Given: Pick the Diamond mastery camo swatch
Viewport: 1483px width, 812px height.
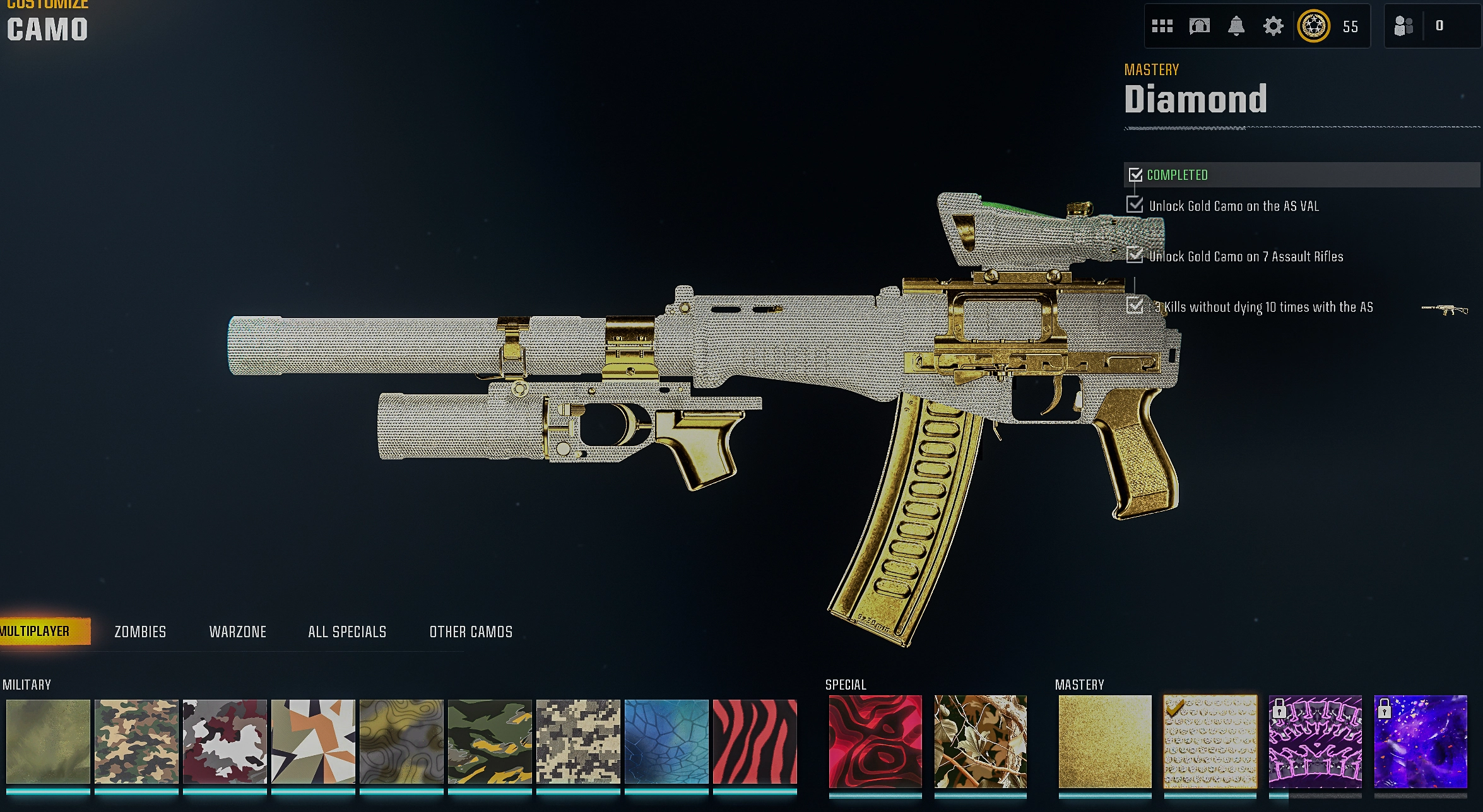Looking at the screenshot, I should [1210, 742].
